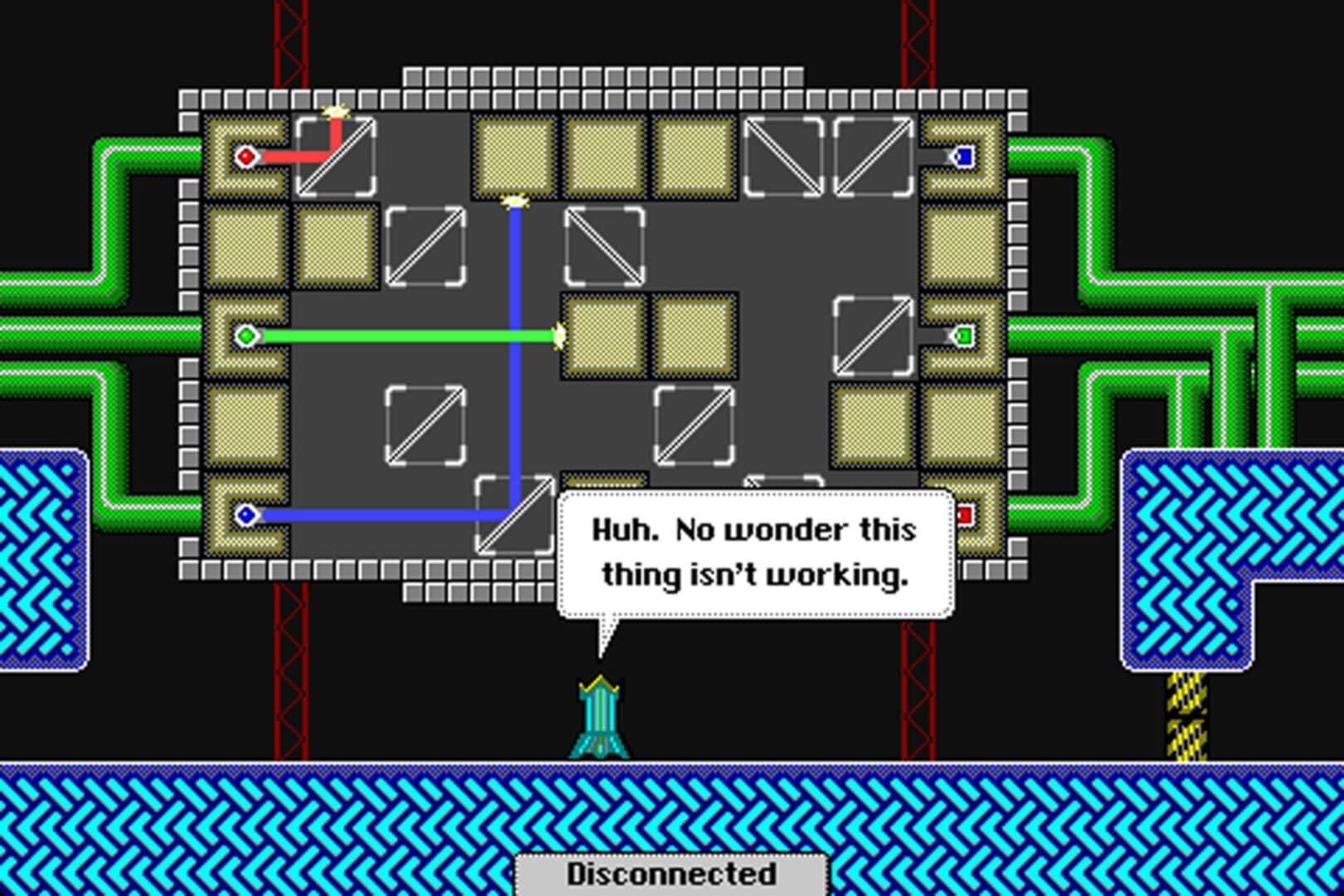Select the green beam emitter node
The height and width of the screenshot is (896, 1344).
coord(246,335)
